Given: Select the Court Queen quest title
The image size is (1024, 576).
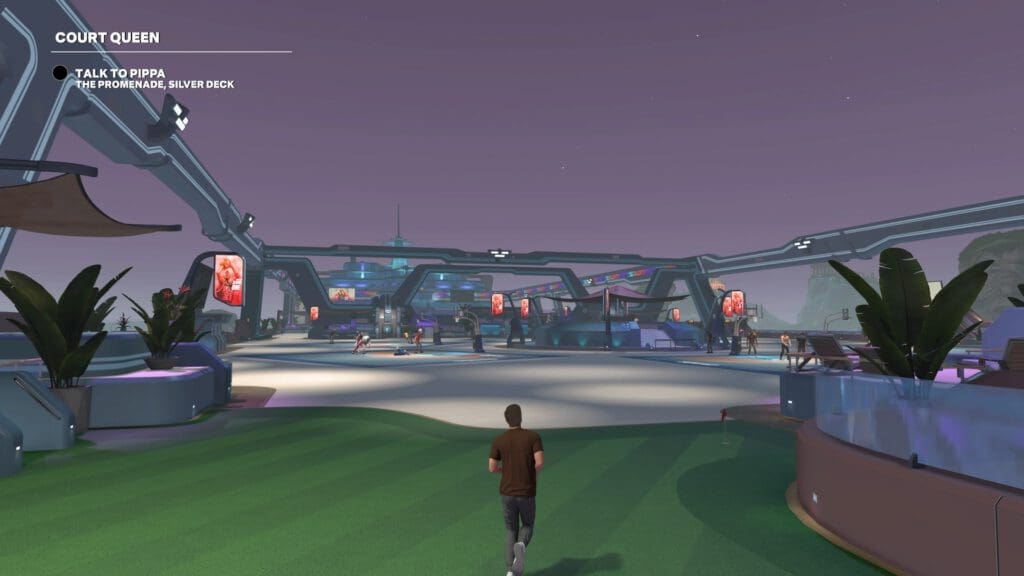Looking at the screenshot, I should click(x=107, y=38).
